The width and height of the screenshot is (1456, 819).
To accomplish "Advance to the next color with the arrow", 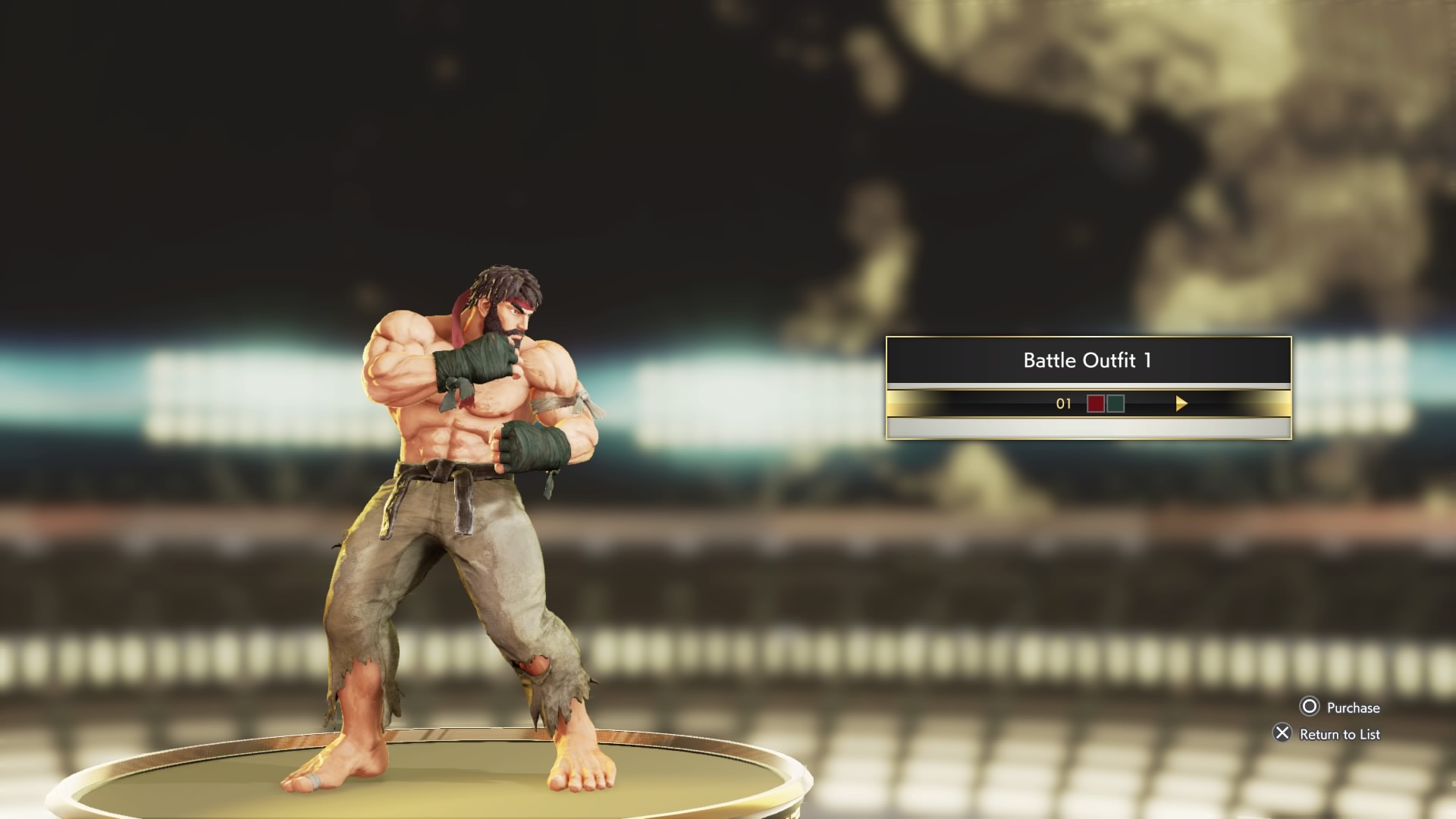I will click(x=1181, y=403).
